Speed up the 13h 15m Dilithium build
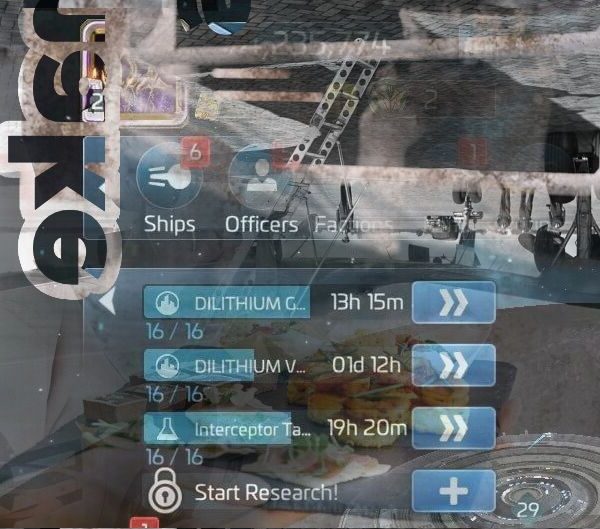The width and height of the screenshot is (600, 529). (453, 302)
